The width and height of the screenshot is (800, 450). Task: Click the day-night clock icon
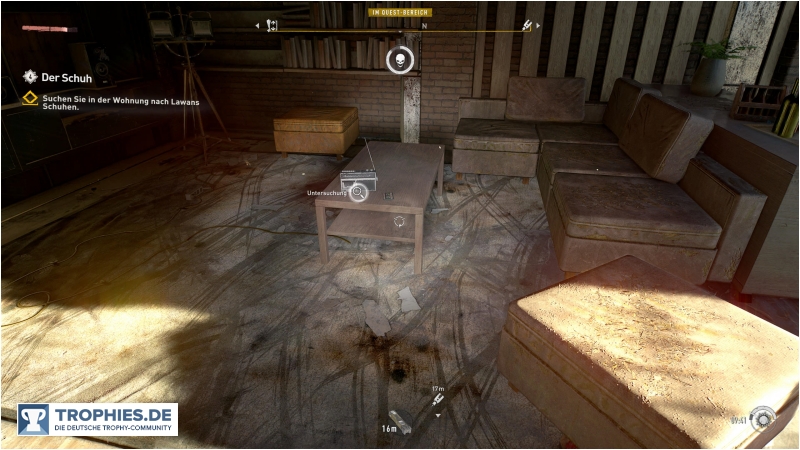point(765,416)
